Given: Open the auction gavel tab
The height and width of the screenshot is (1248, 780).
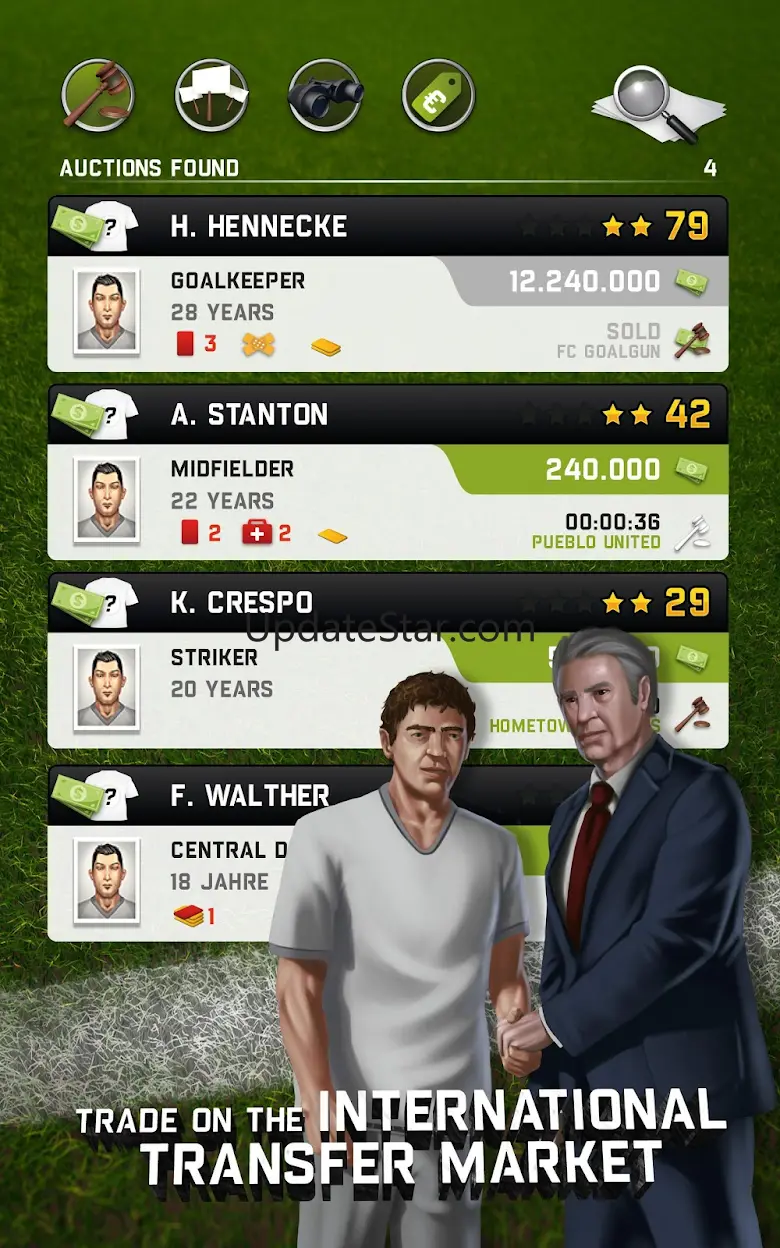Looking at the screenshot, I should [x=97, y=96].
